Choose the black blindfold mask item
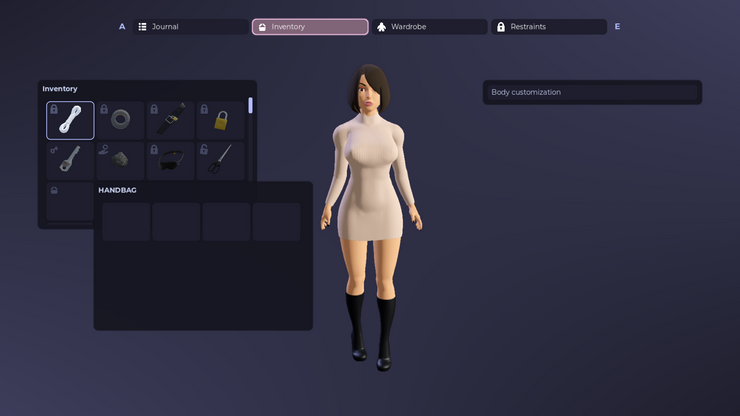This screenshot has height=416, width=740. click(x=171, y=160)
